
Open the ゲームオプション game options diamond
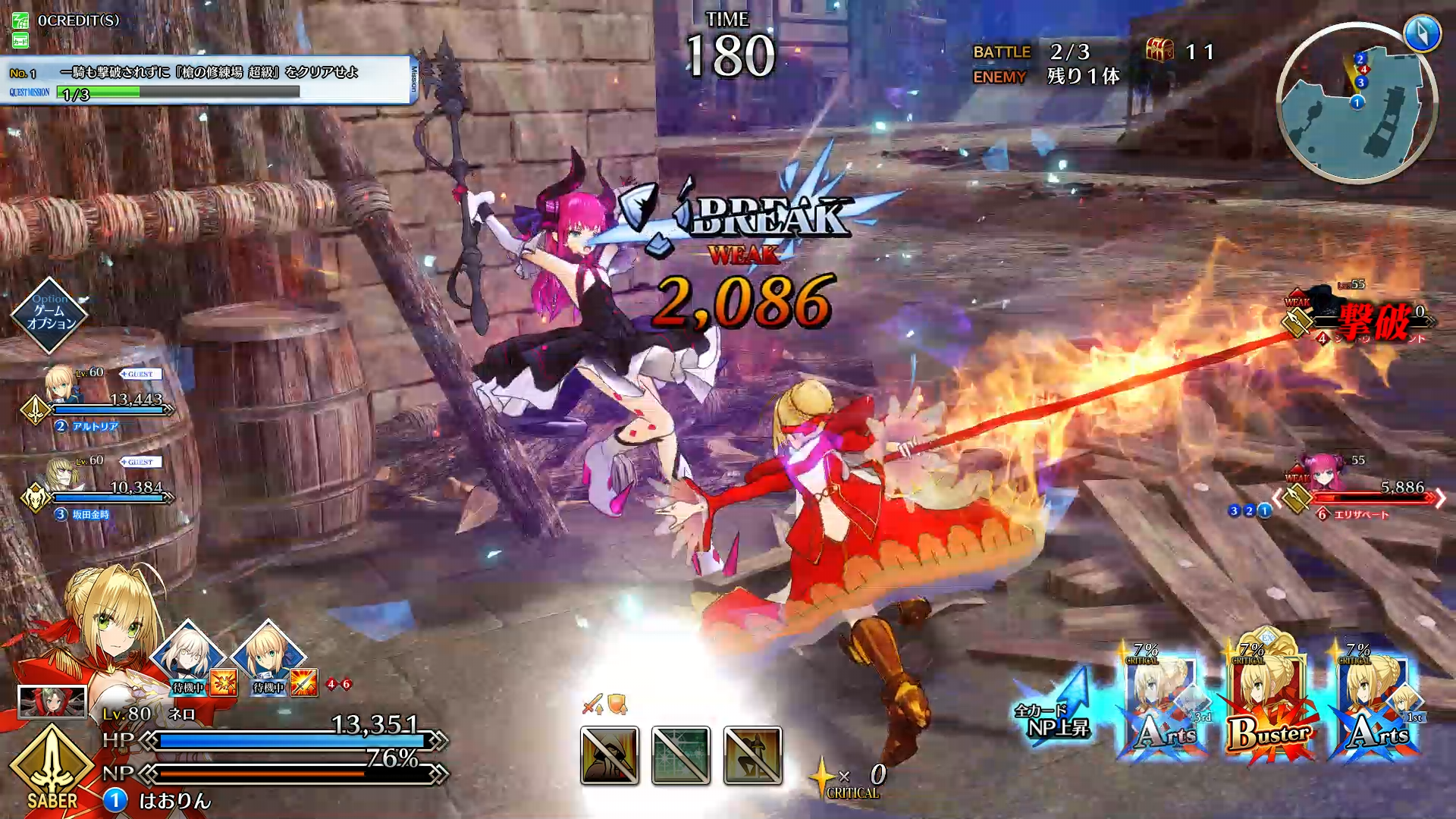tap(50, 315)
